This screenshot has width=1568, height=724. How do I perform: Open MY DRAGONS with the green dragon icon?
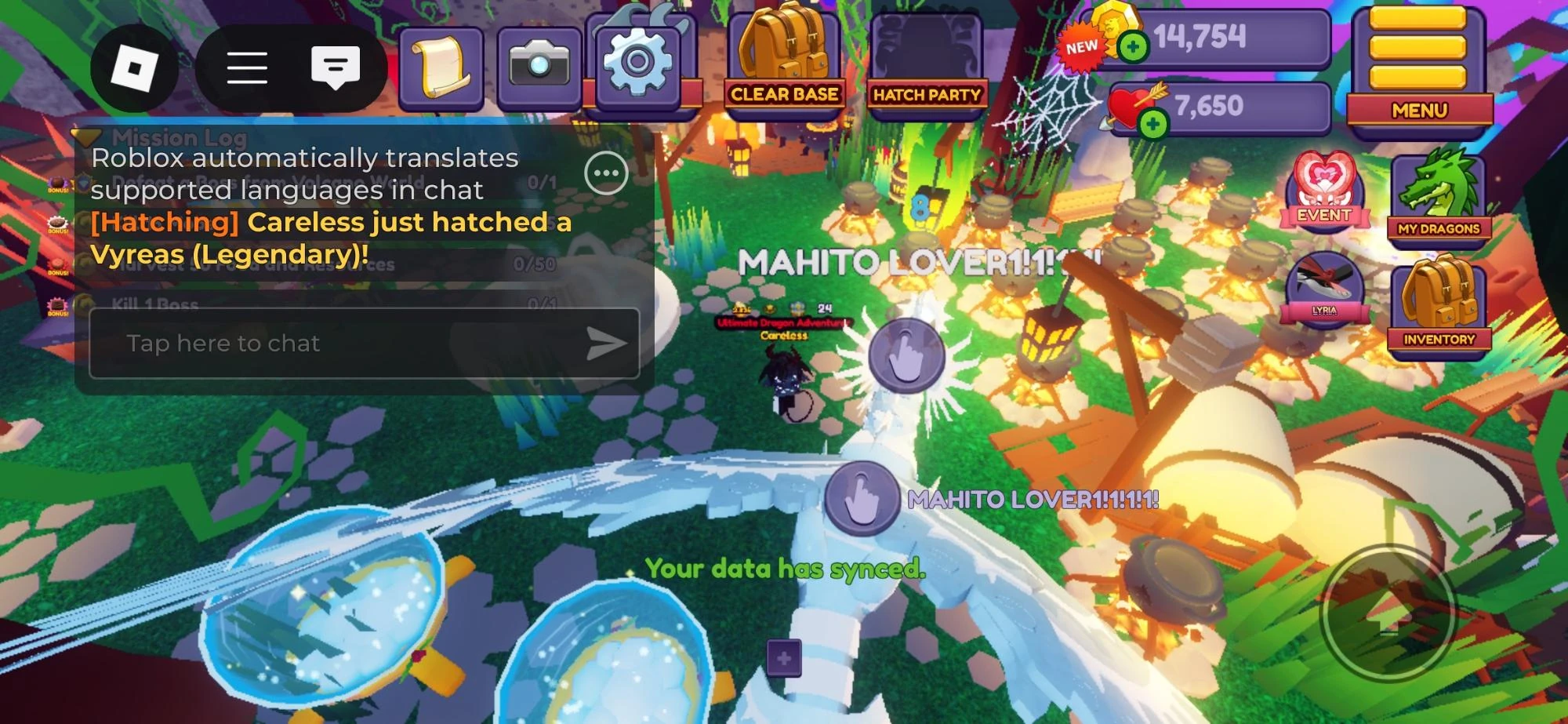[1441, 195]
